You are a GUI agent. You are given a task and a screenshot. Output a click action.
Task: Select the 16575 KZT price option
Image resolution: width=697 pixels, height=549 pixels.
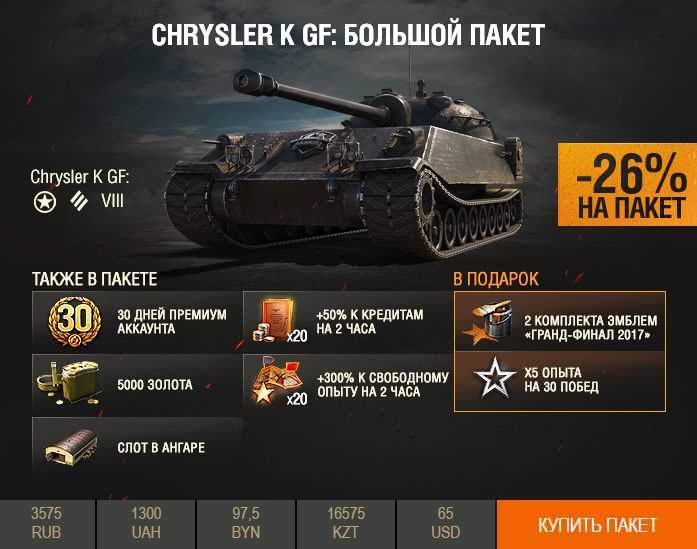pyautogui.click(x=346, y=524)
